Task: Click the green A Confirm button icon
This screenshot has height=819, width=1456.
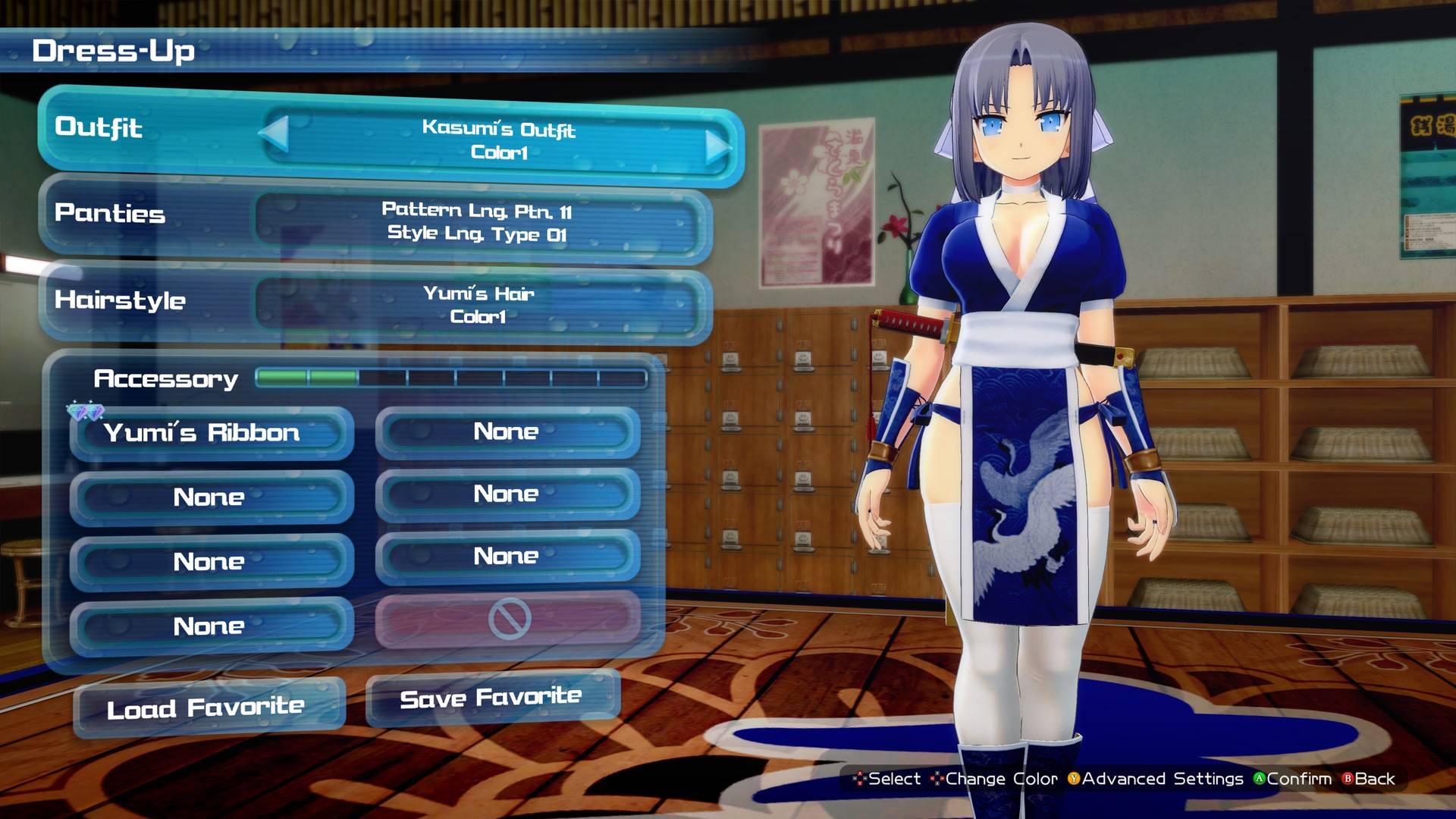Action: [1260, 779]
